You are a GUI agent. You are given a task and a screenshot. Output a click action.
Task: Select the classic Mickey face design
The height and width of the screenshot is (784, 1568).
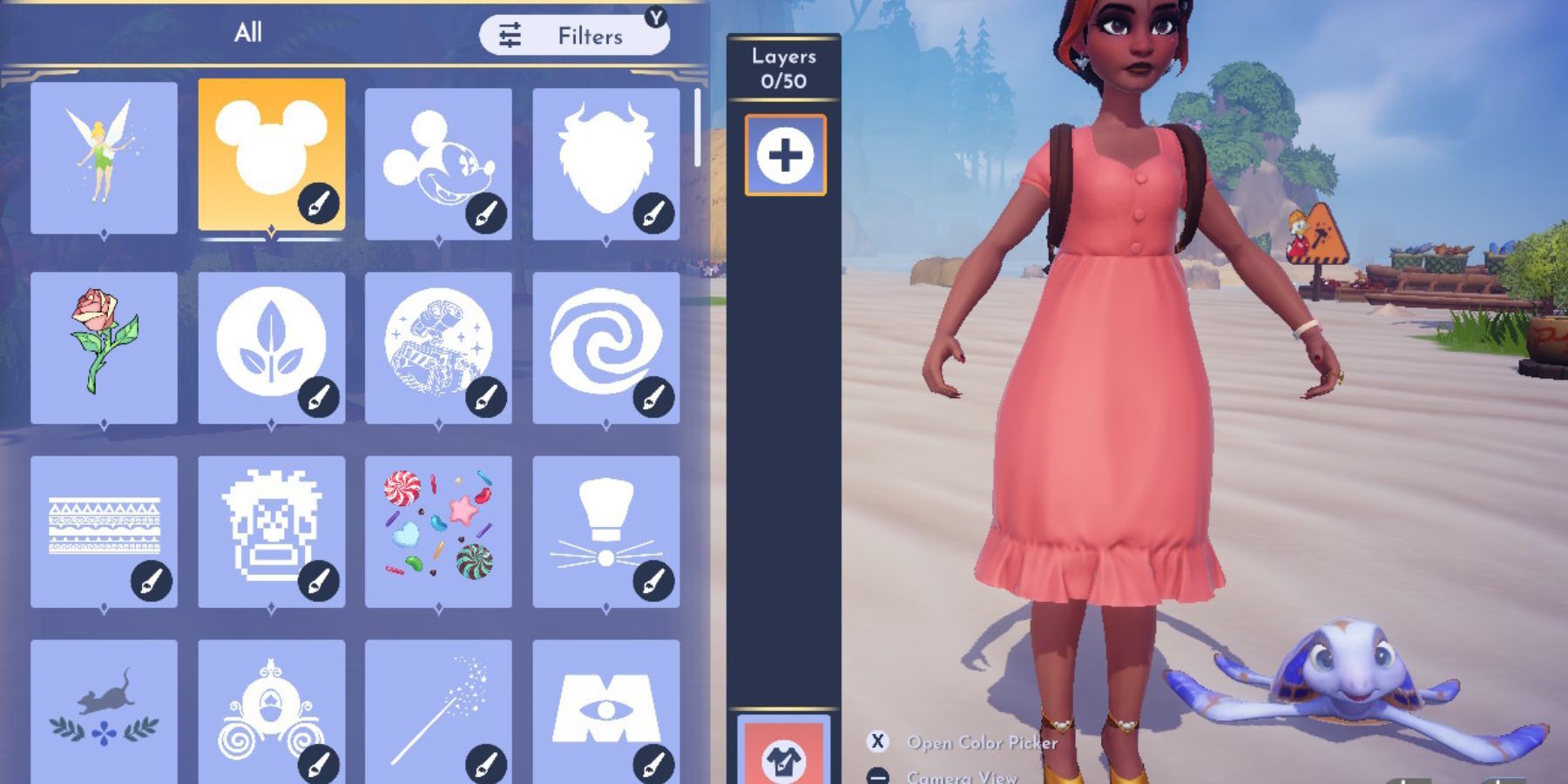pos(441,157)
